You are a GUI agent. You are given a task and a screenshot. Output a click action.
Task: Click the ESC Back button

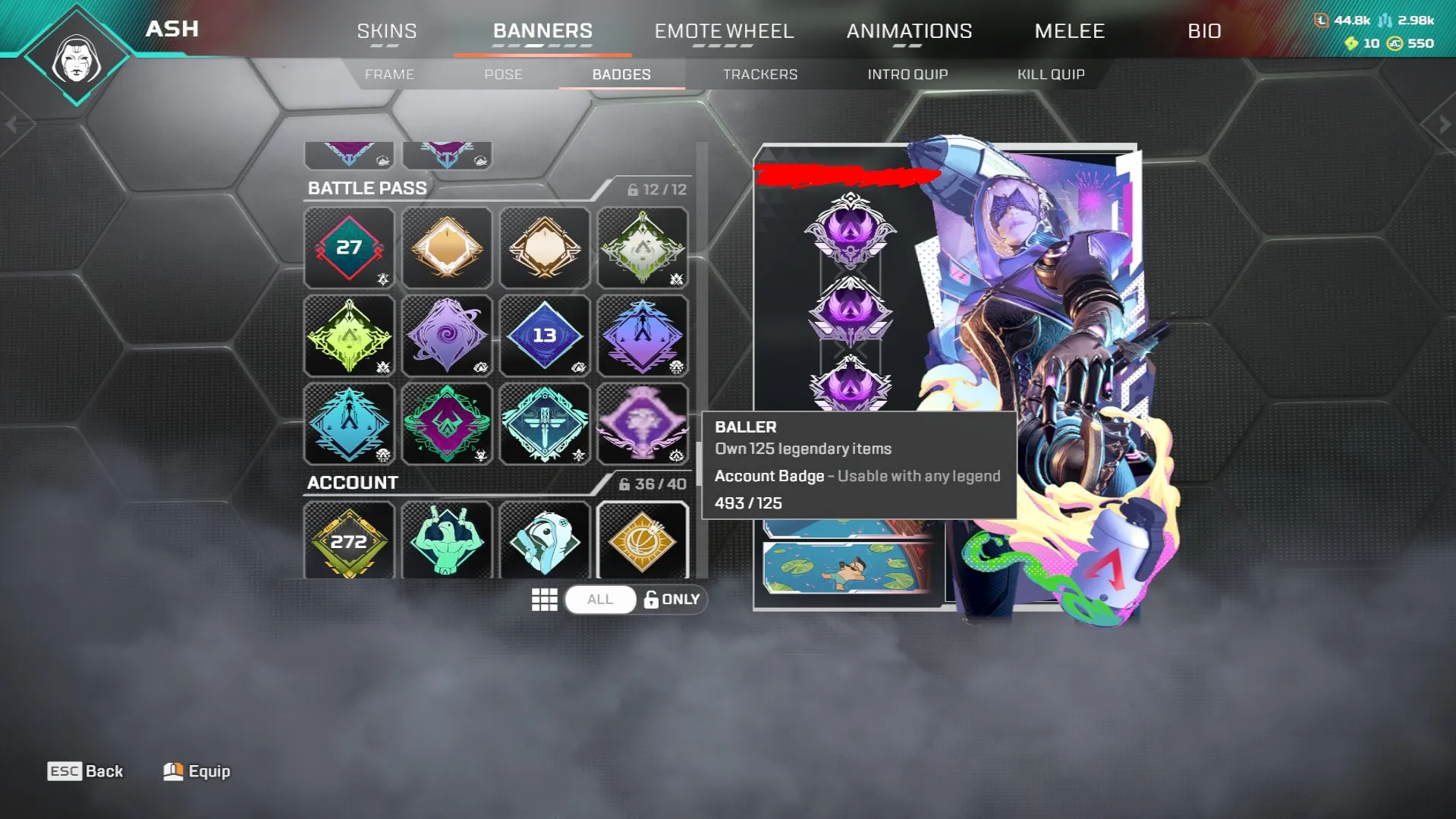click(x=85, y=770)
